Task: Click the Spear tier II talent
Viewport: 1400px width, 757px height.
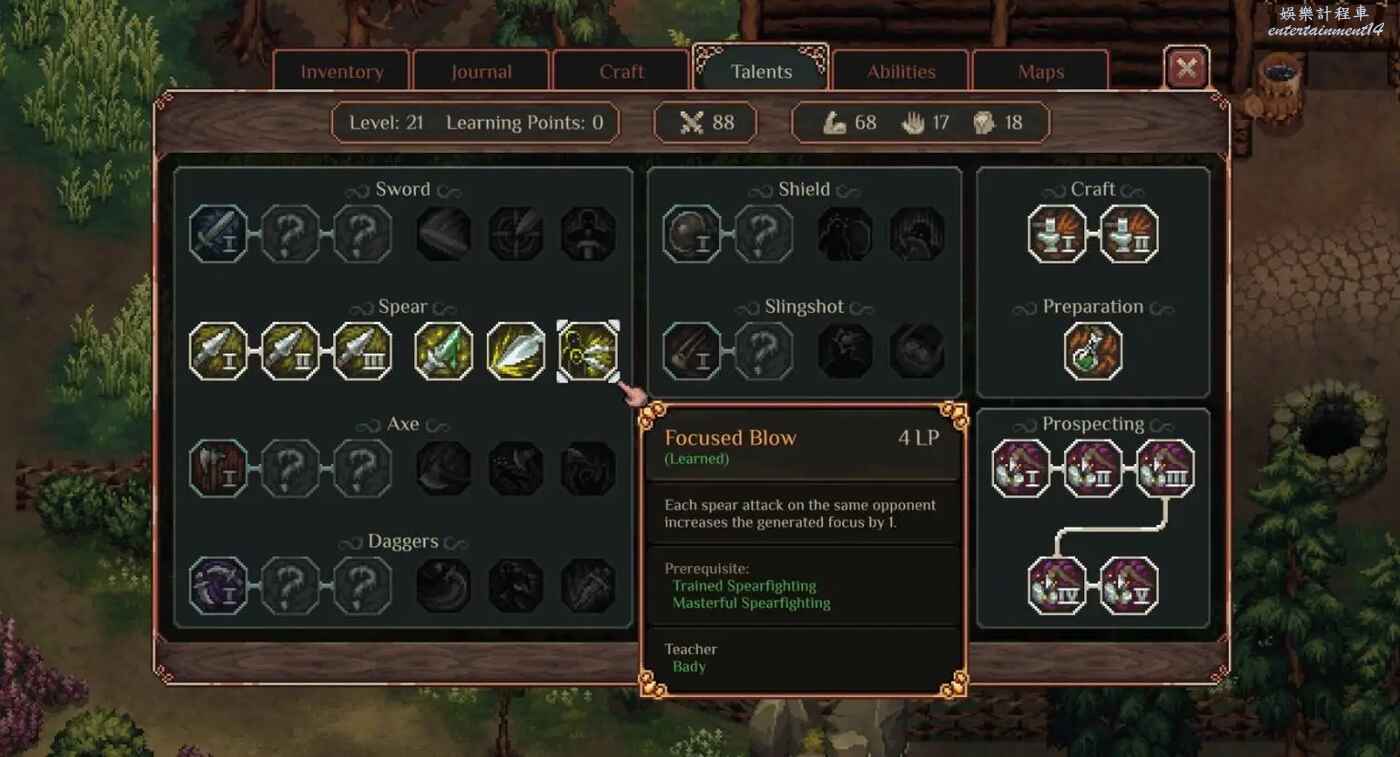Action: click(x=290, y=351)
